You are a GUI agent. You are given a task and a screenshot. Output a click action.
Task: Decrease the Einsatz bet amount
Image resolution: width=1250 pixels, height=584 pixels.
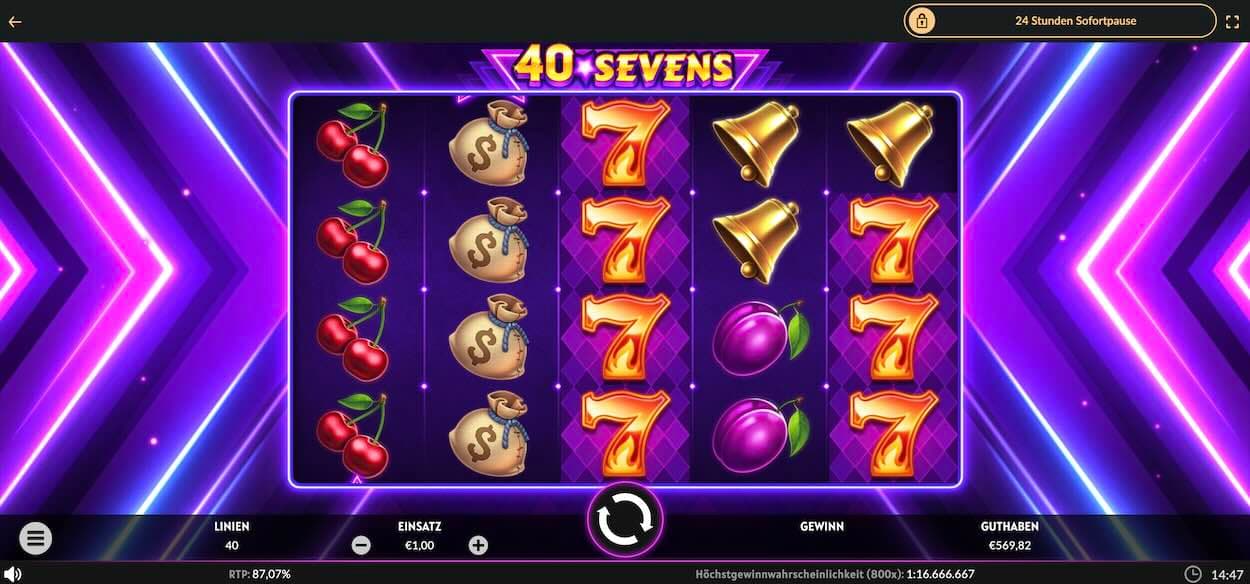(x=362, y=545)
